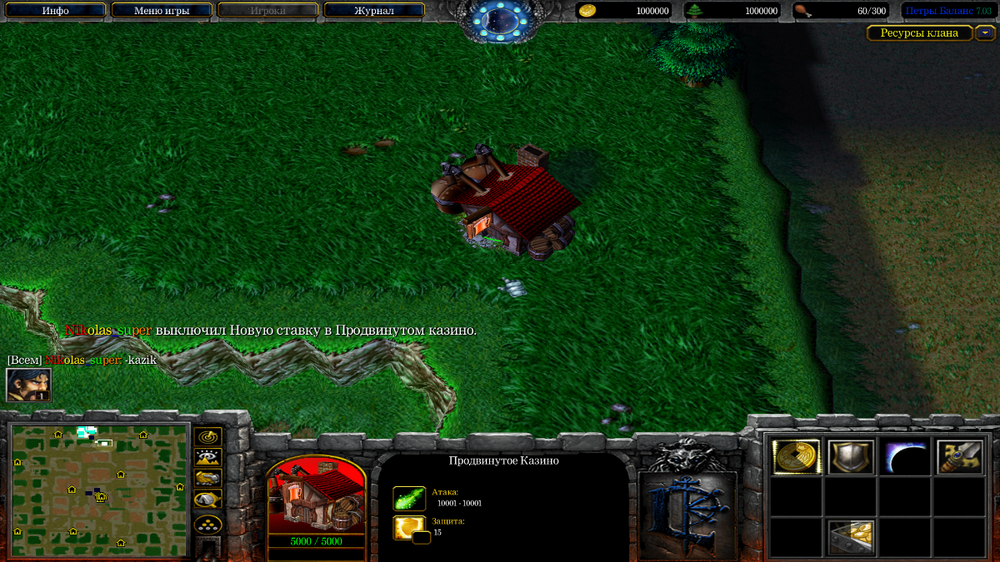
Task: Collapse the clan resources panel arrow
Action: pos(985,33)
